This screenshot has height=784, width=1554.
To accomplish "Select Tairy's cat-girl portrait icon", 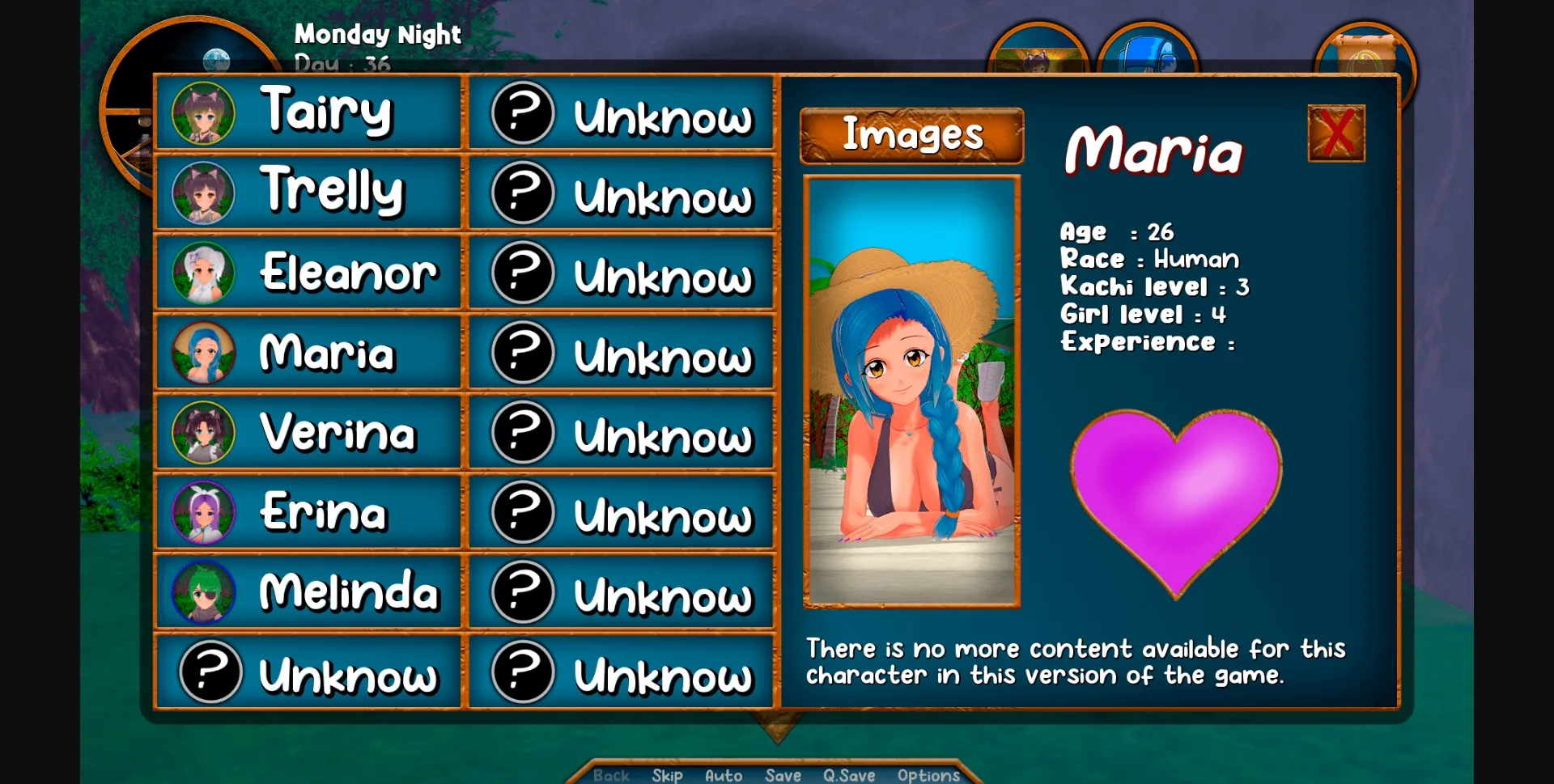I will (x=204, y=112).
